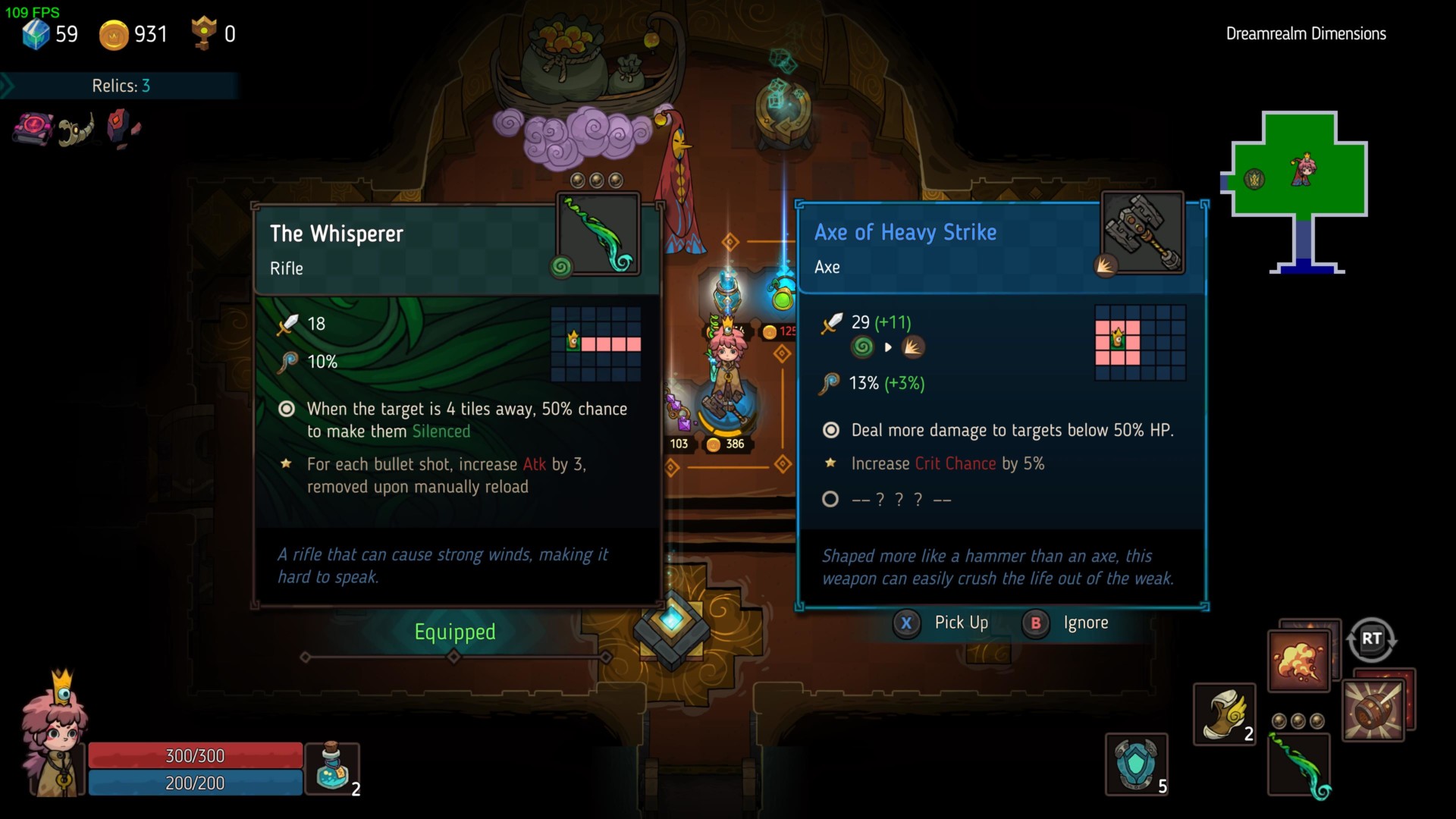Click the dark red crystal relic icon
The width and height of the screenshot is (1456, 819).
coord(122,127)
